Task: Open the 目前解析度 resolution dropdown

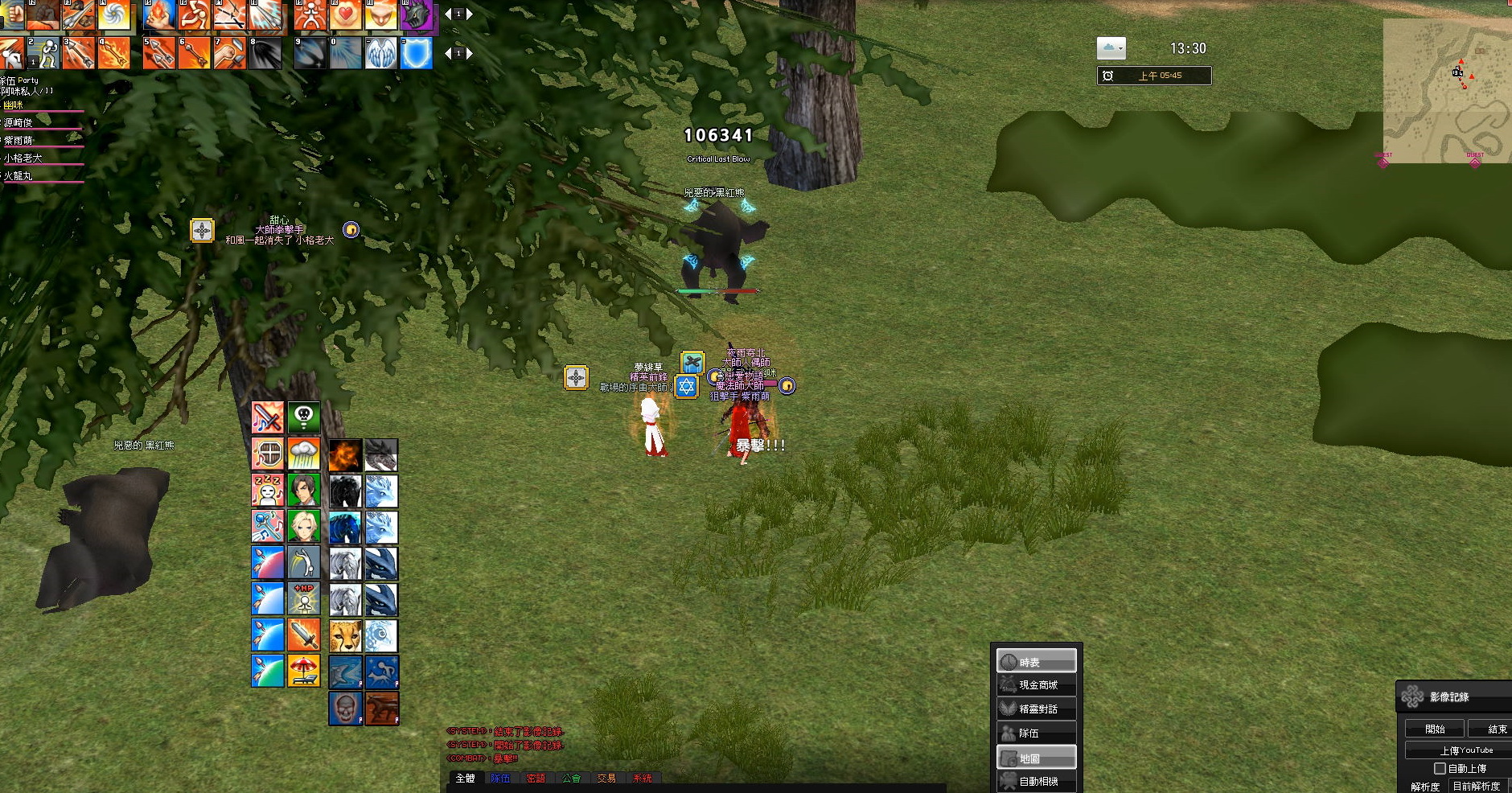Action: click(x=1477, y=786)
